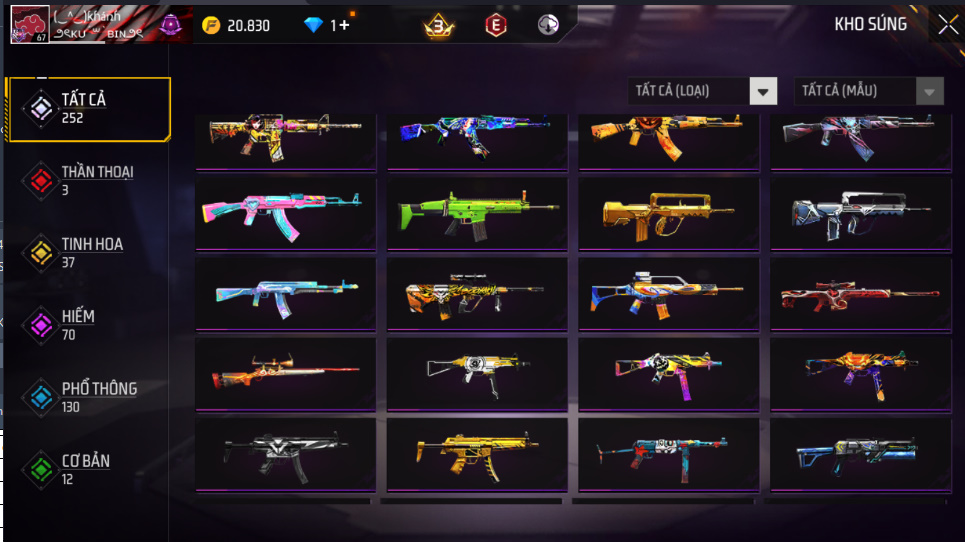The height and width of the screenshot is (542, 965).
Task: Open the Tất Cả (Loại) dropdown
Action: pos(703,91)
